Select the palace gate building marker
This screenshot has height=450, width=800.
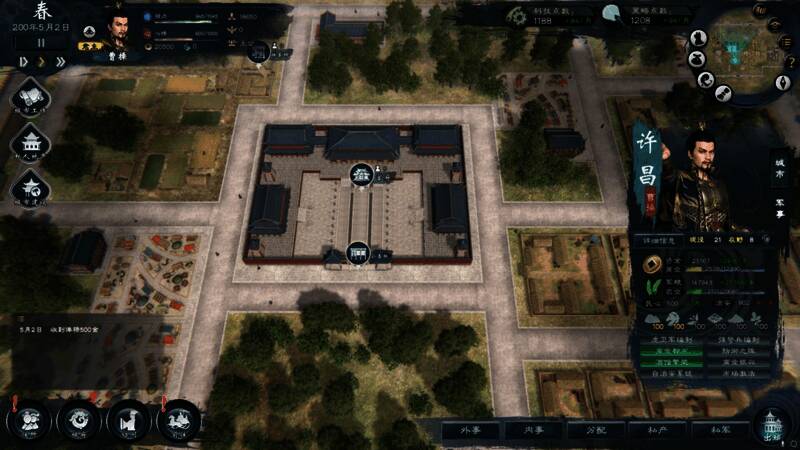pos(358,254)
